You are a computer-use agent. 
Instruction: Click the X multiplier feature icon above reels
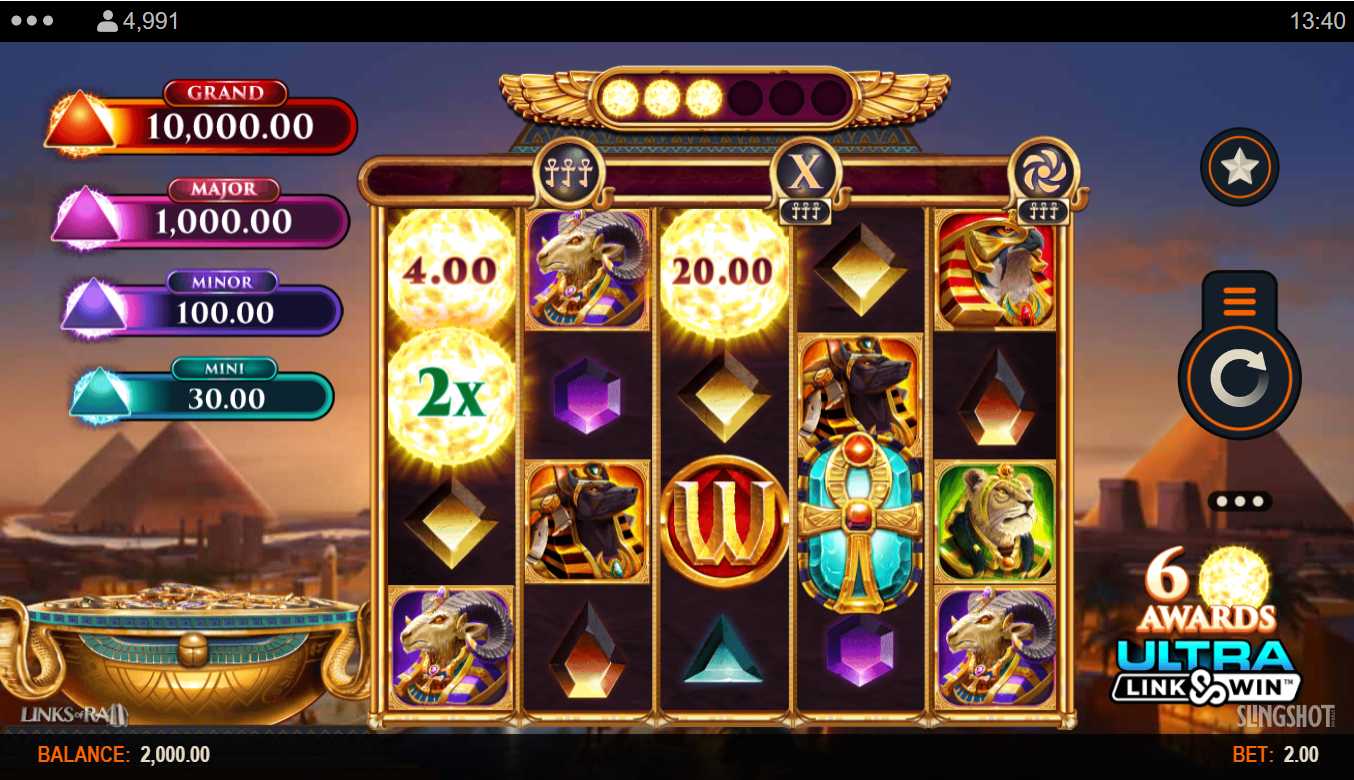pos(805,173)
